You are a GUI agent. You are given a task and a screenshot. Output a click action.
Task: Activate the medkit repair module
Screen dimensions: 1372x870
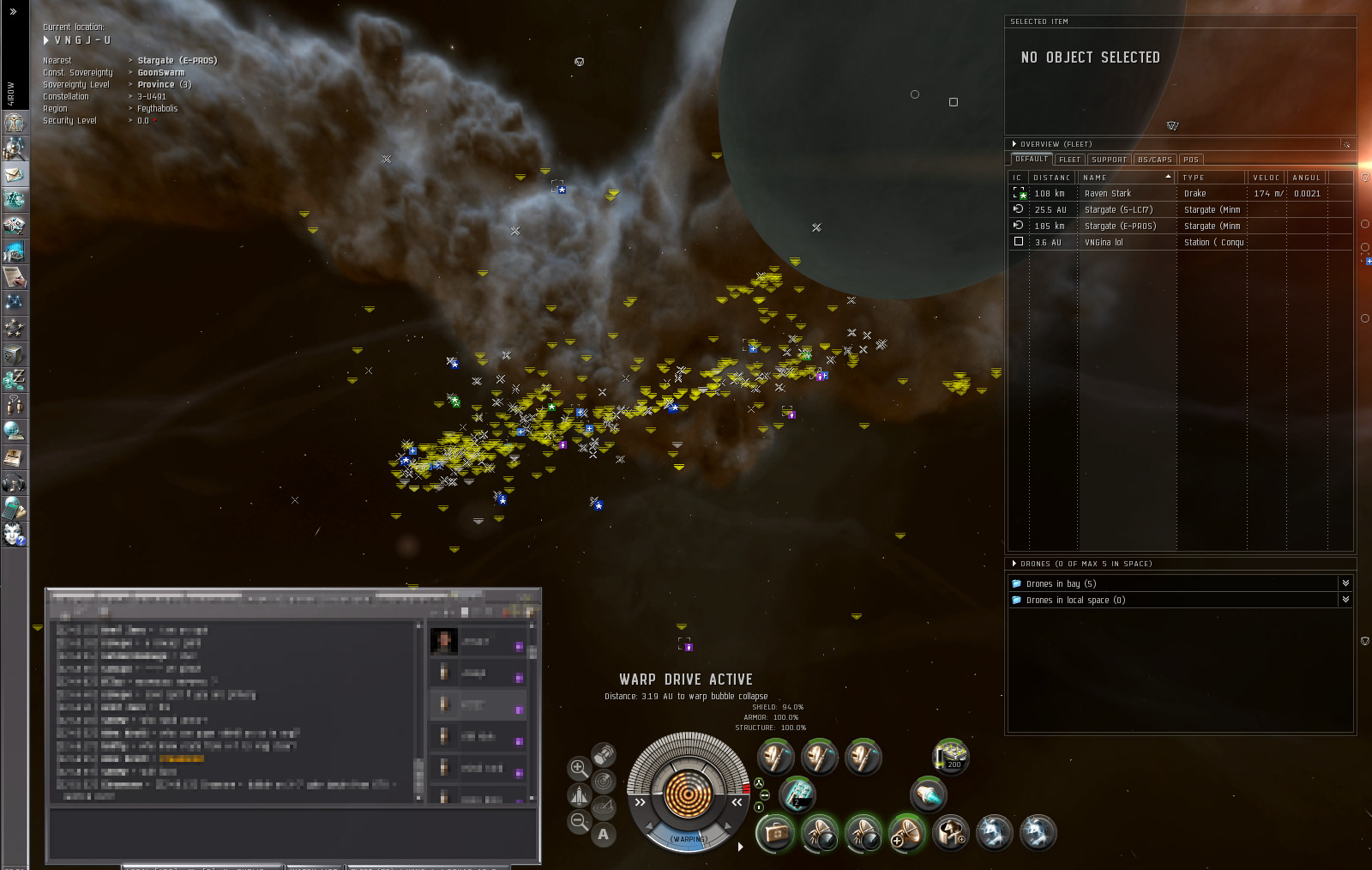[x=774, y=833]
